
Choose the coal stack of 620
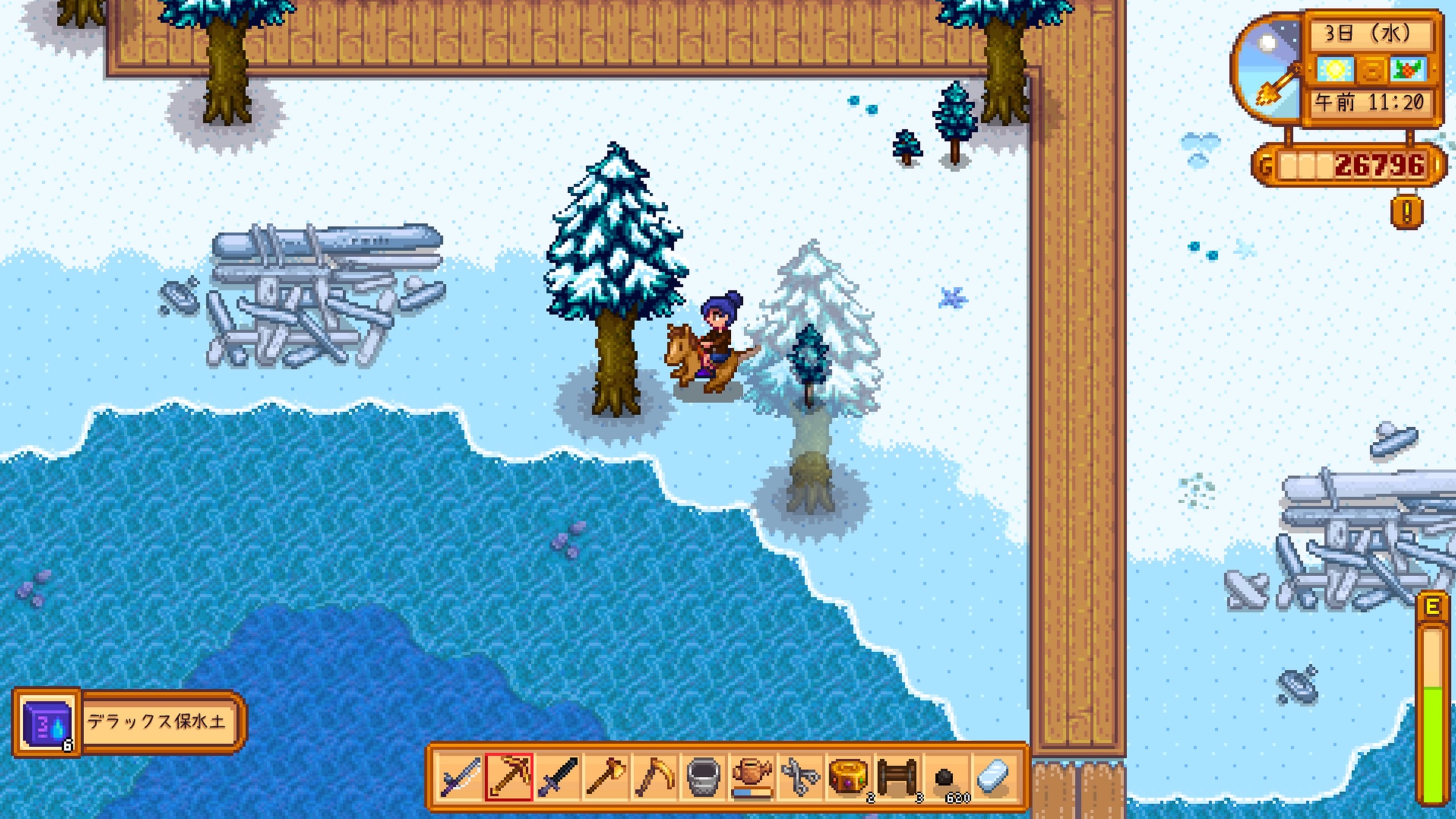click(x=946, y=777)
